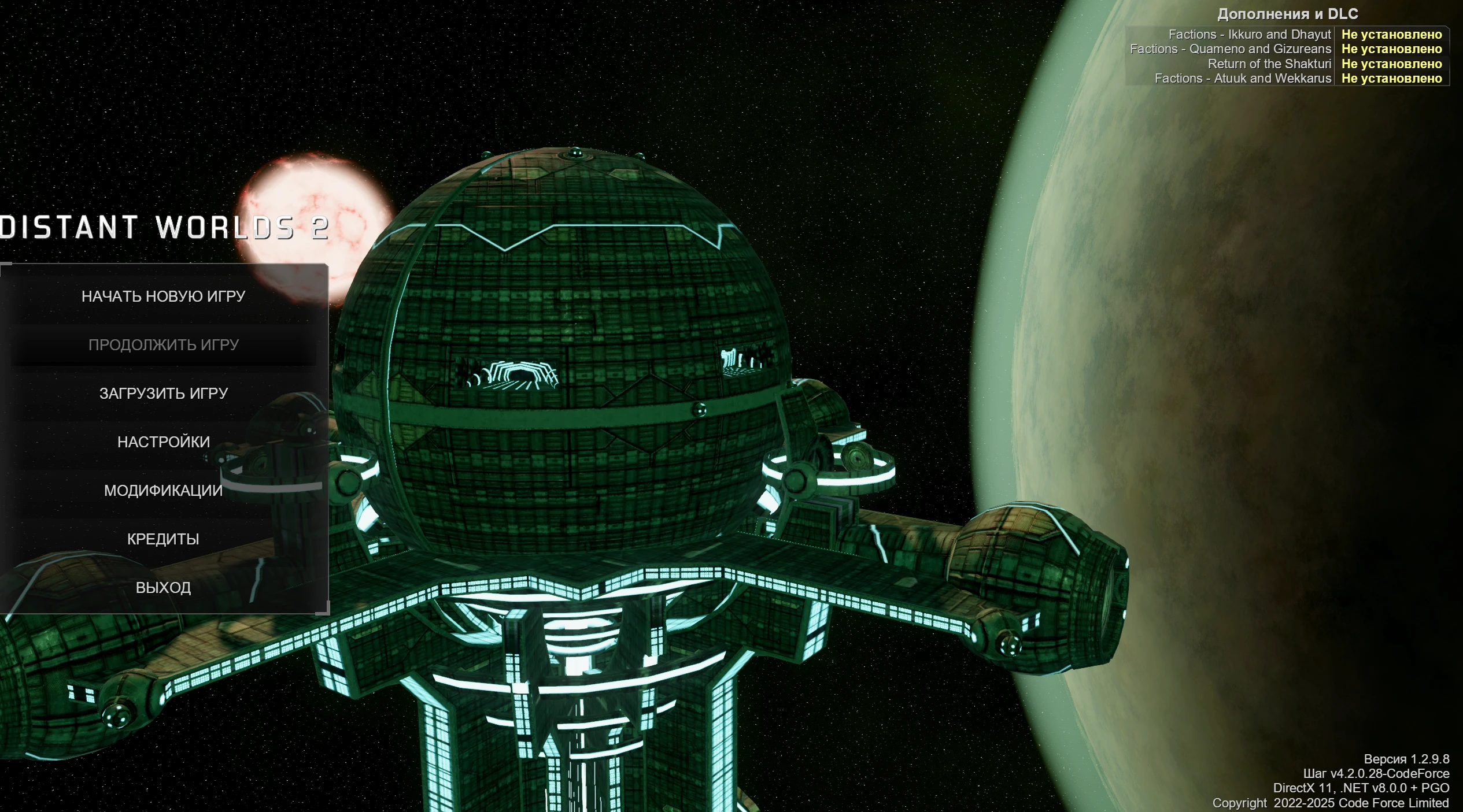Click the planet on the right side

pyautogui.click(x=1301, y=405)
